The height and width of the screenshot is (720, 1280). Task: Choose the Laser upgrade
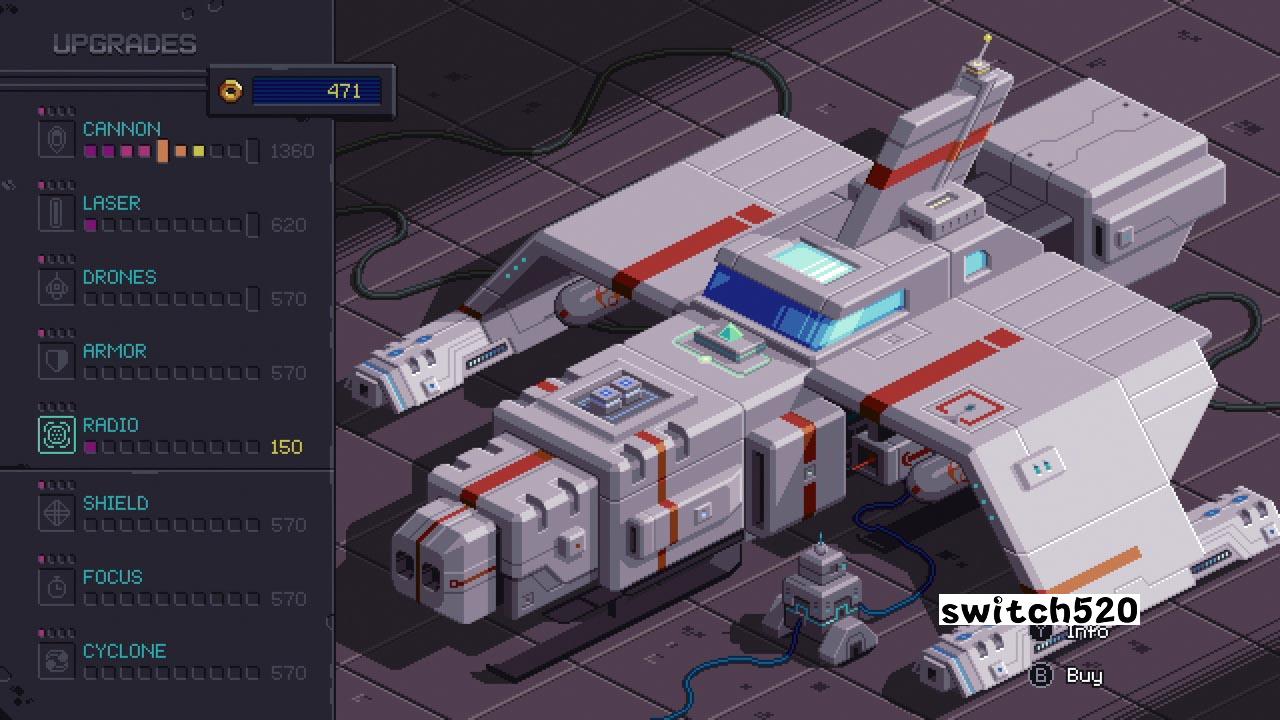click(111, 203)
